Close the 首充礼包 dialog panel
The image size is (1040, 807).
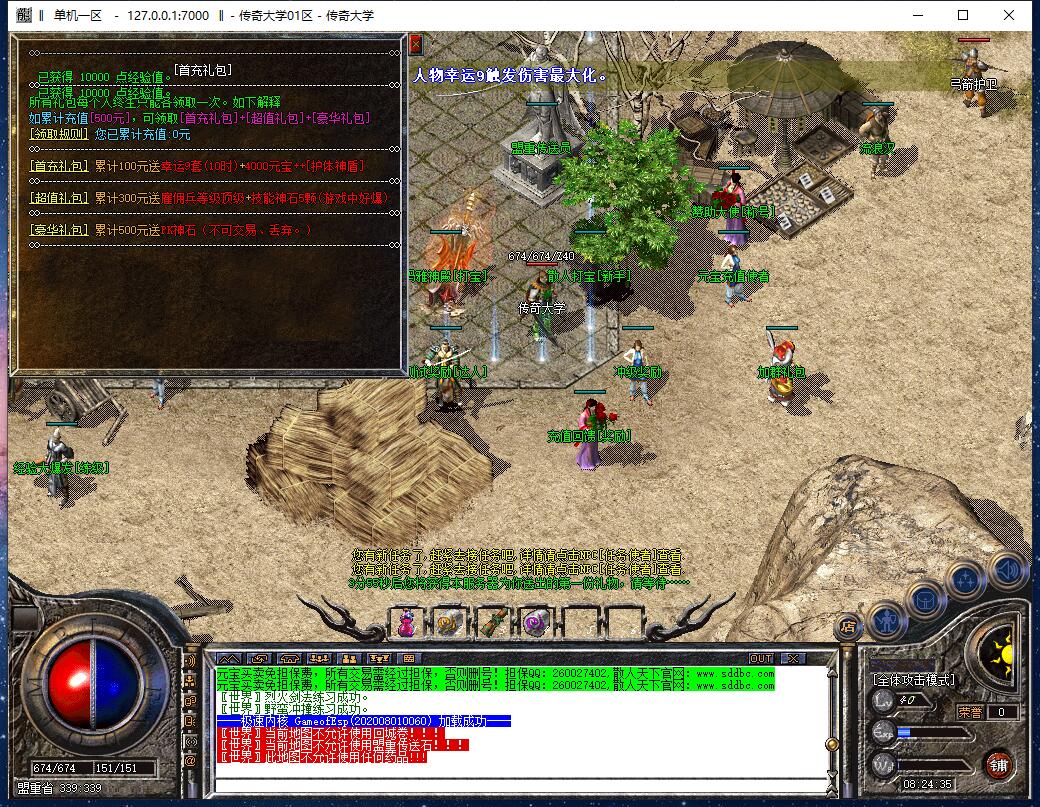pos(416,45)
